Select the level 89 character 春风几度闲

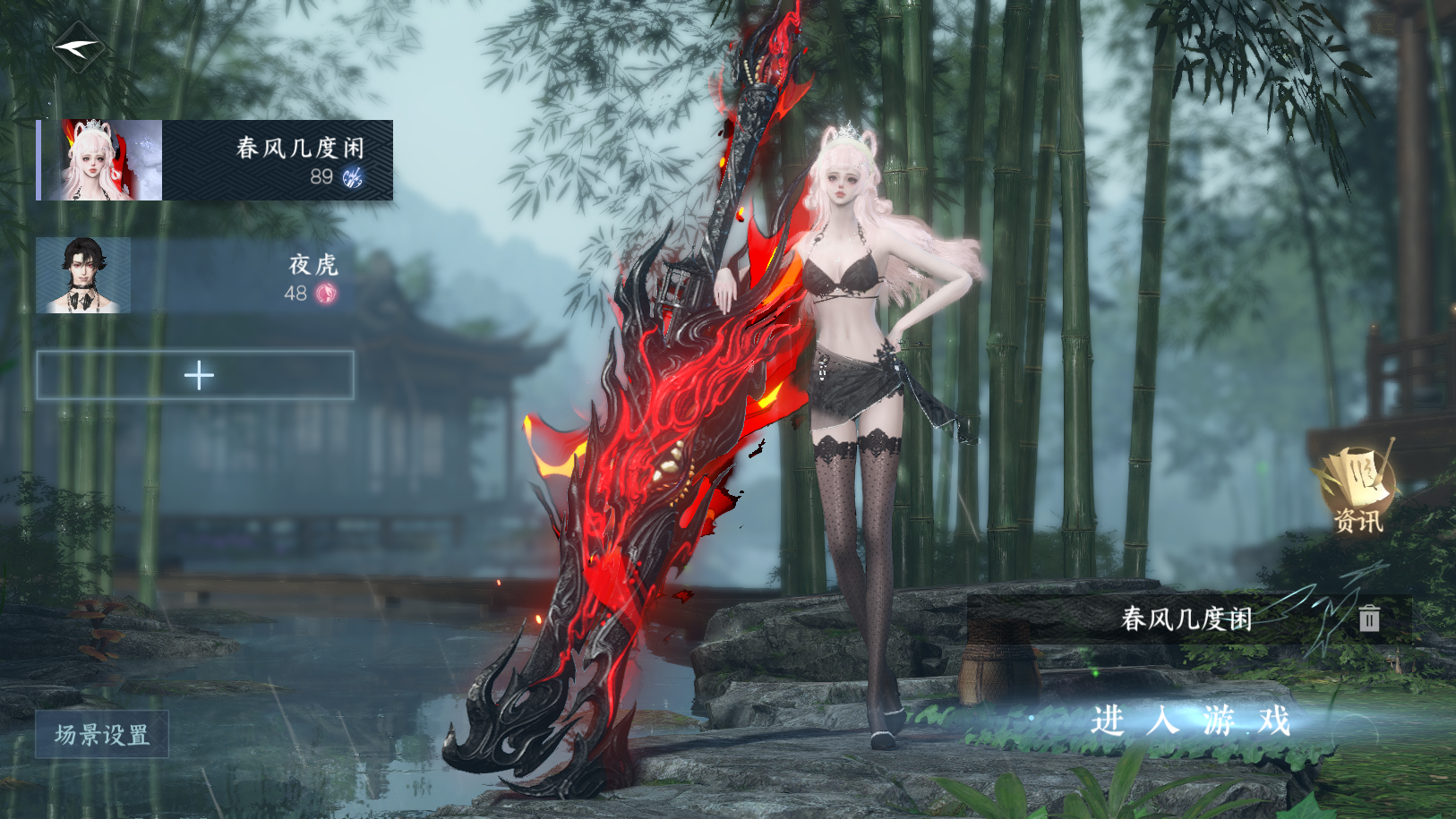coord(215,160)
